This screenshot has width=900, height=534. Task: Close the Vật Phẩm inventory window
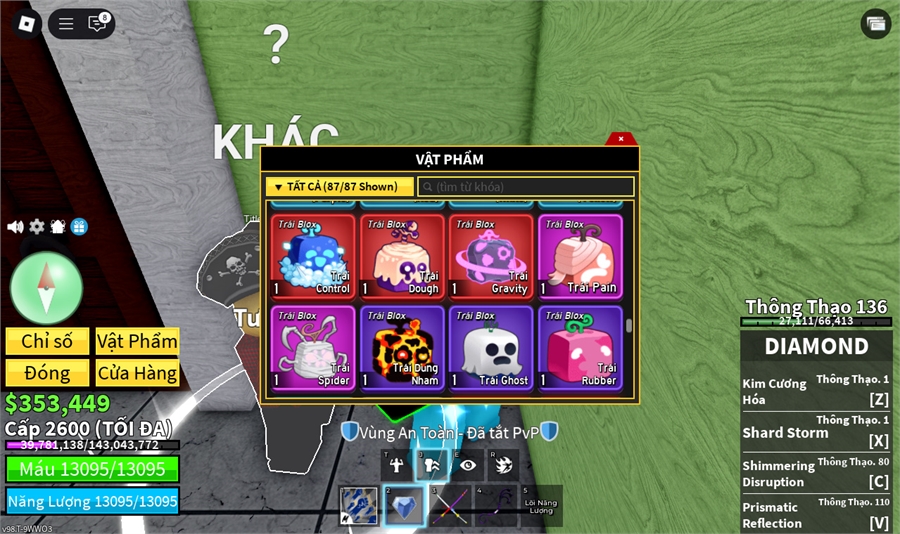point(621,139)
